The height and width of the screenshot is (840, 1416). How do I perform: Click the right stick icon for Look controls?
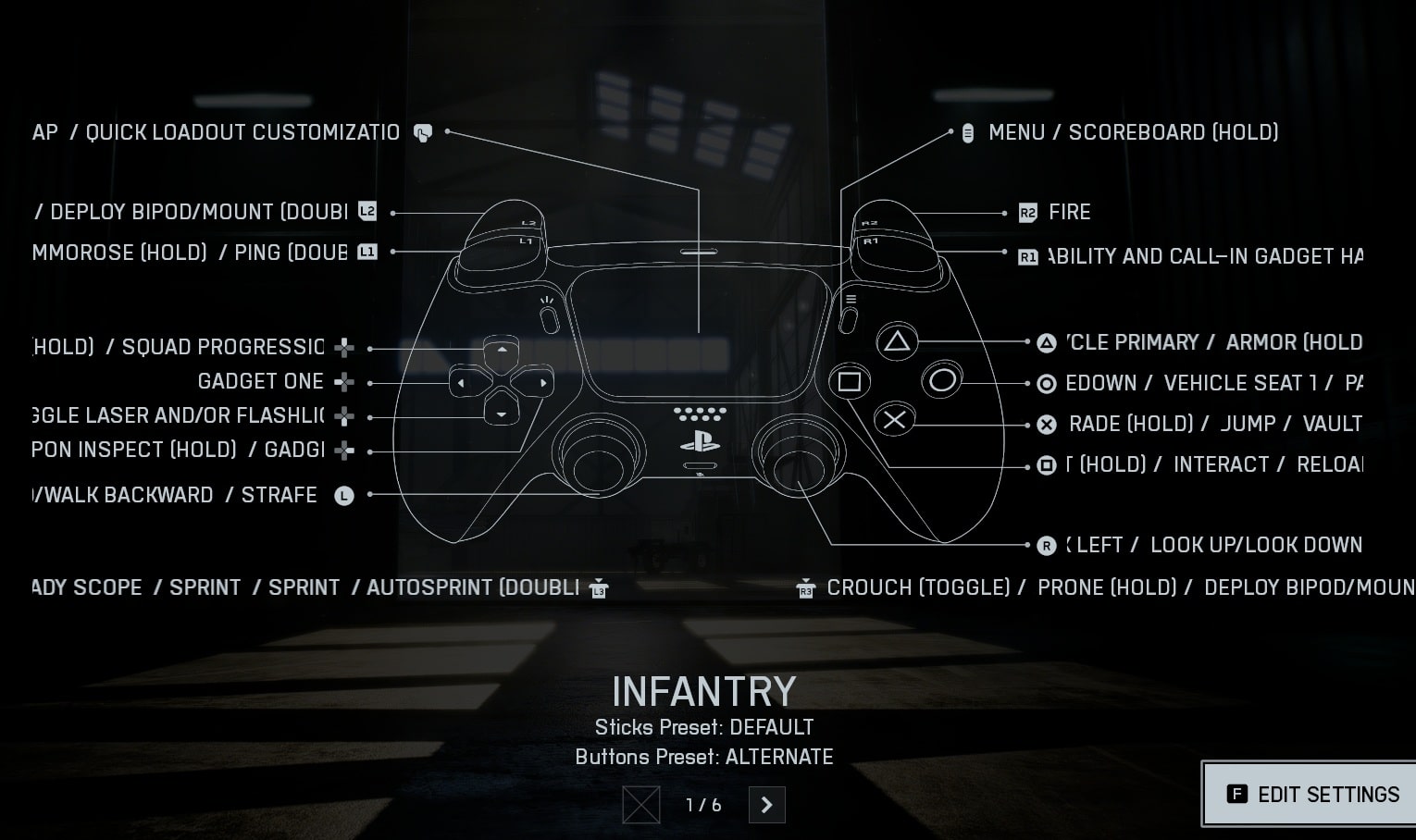point(1046,545)
